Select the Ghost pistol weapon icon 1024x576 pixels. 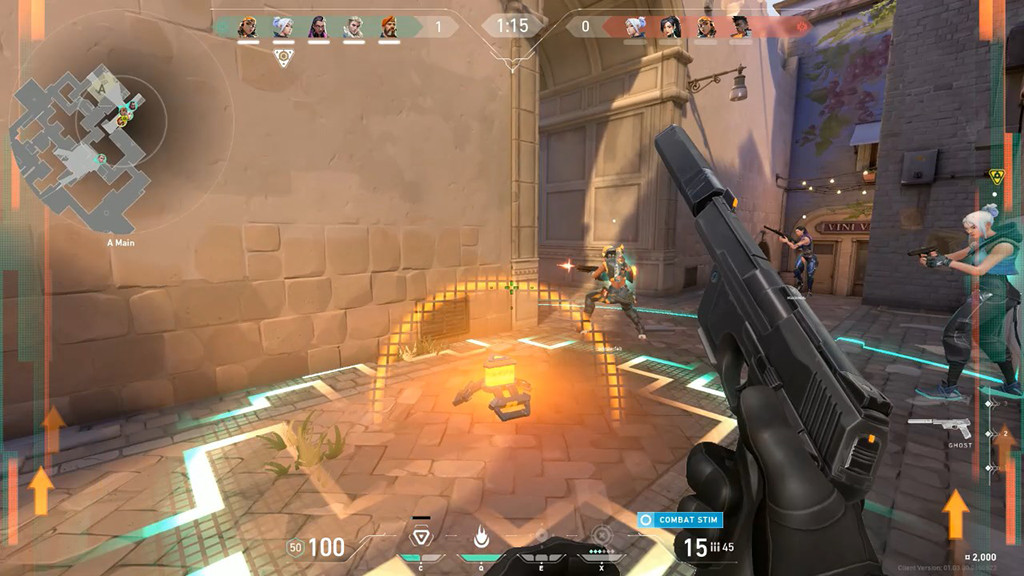click(x=939, y=427)
